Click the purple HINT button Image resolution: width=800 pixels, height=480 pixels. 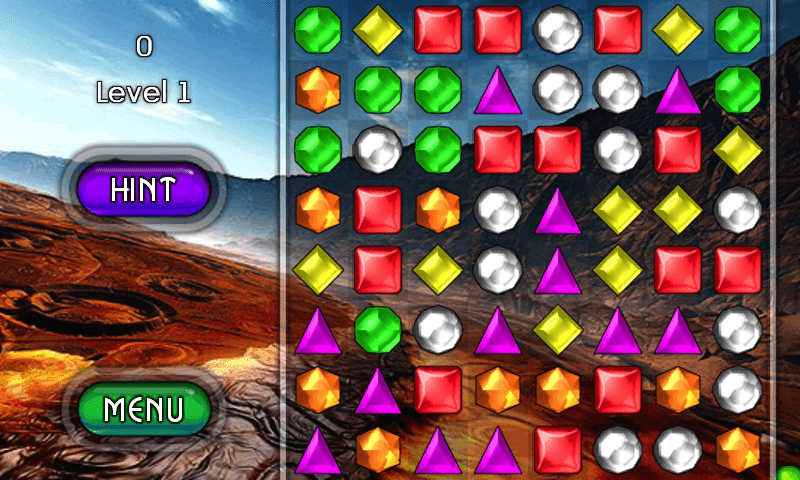pos(143,190)
